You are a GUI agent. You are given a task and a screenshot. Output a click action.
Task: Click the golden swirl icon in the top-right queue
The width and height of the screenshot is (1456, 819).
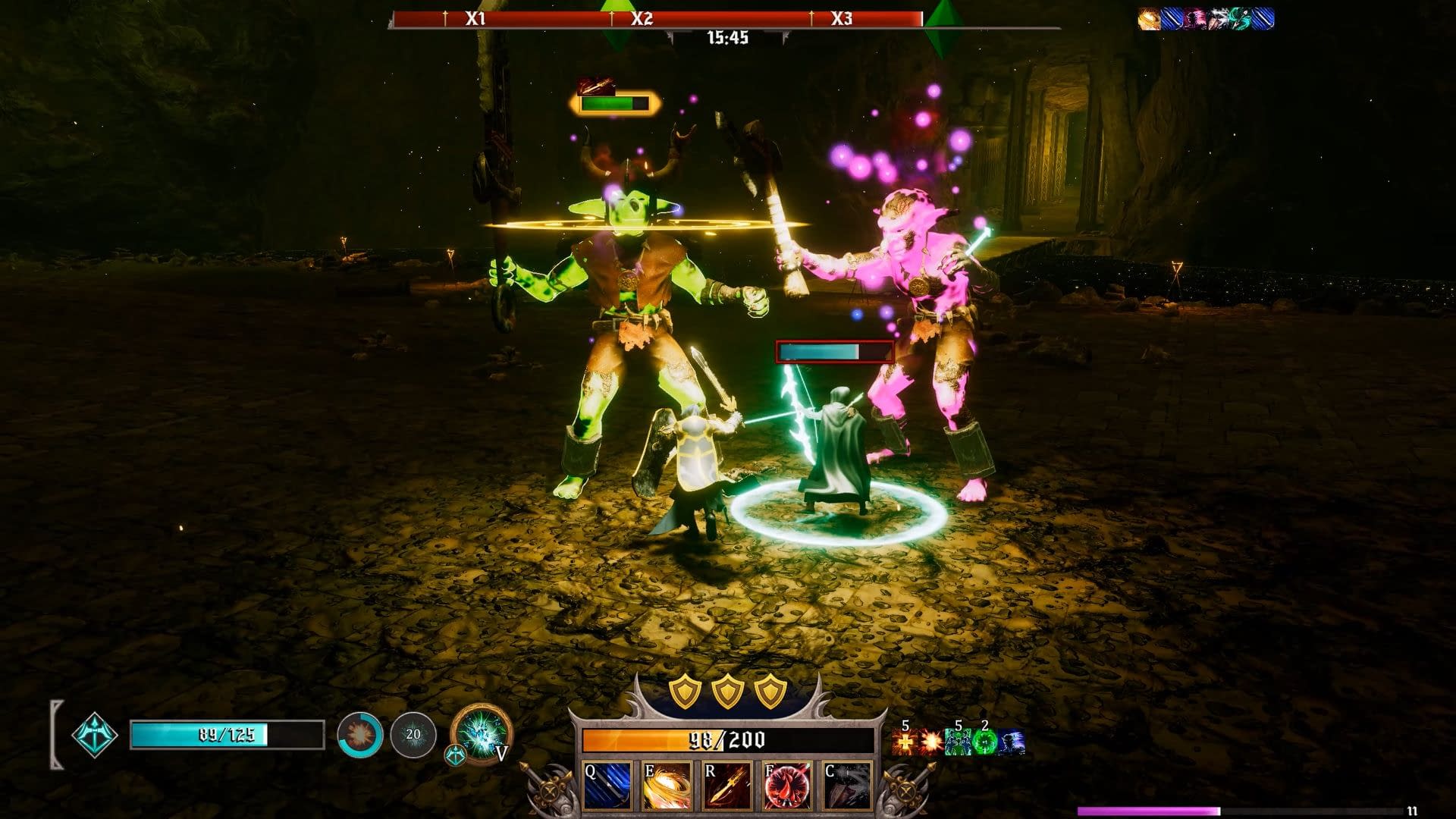tap(1150, 19)
